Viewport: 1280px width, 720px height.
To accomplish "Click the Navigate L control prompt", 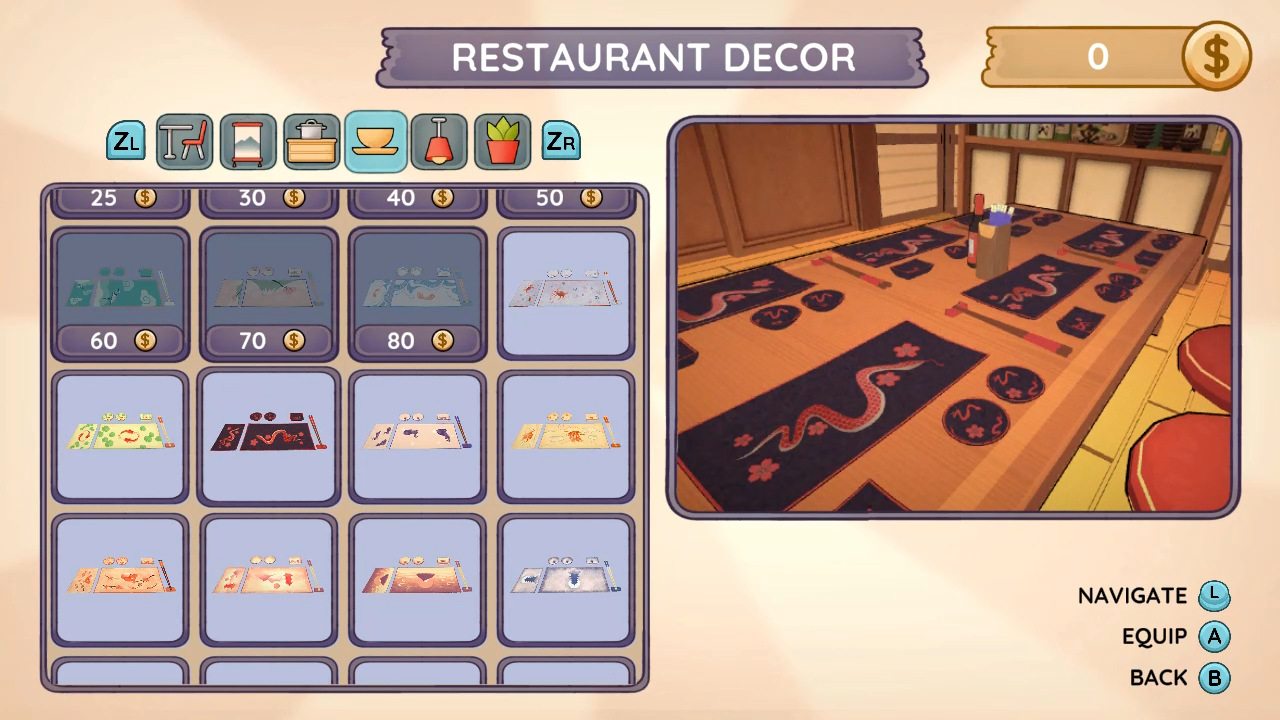I will (x=1214, y=595).
